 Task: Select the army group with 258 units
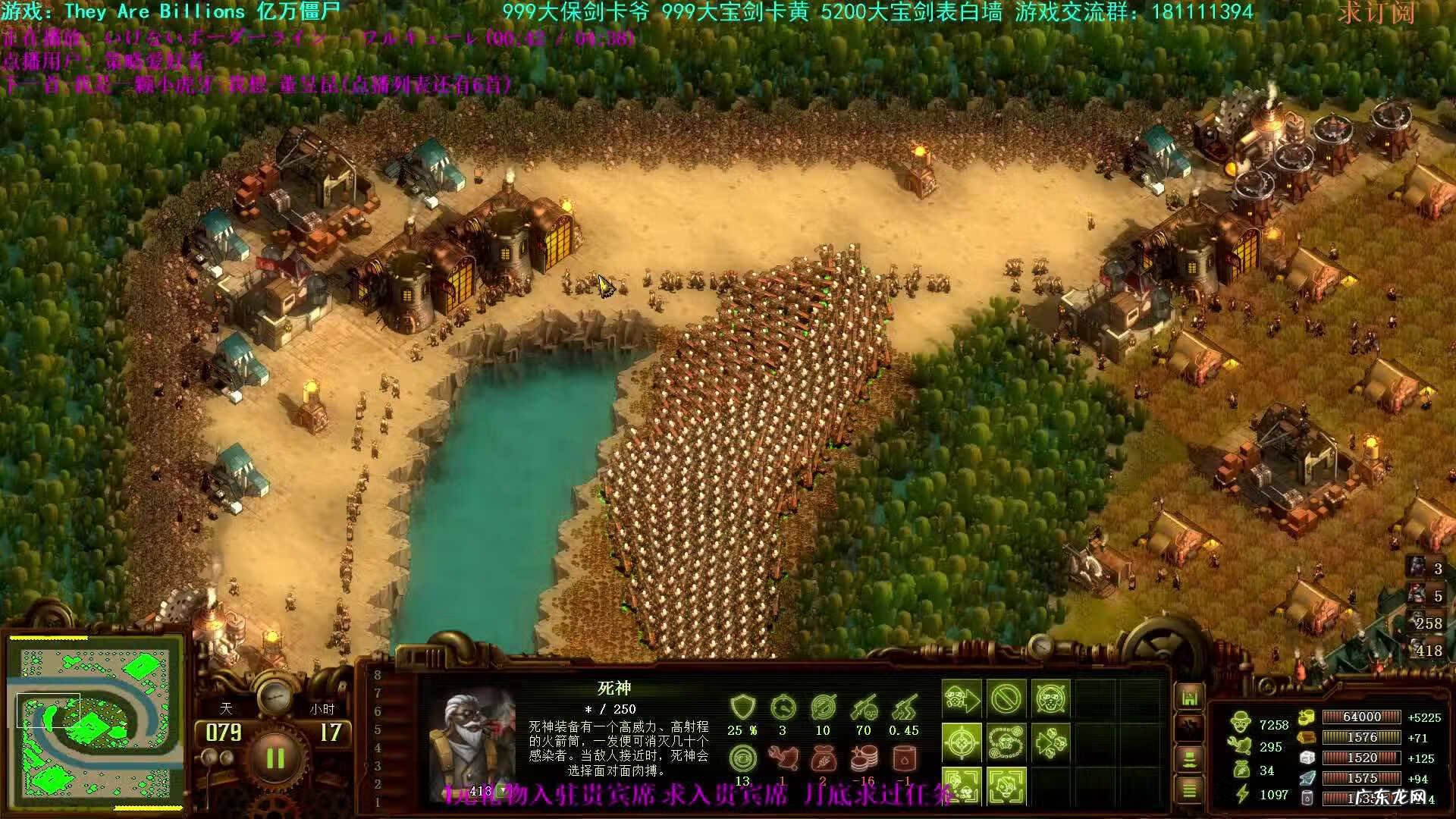click(x=1426, y=623)
